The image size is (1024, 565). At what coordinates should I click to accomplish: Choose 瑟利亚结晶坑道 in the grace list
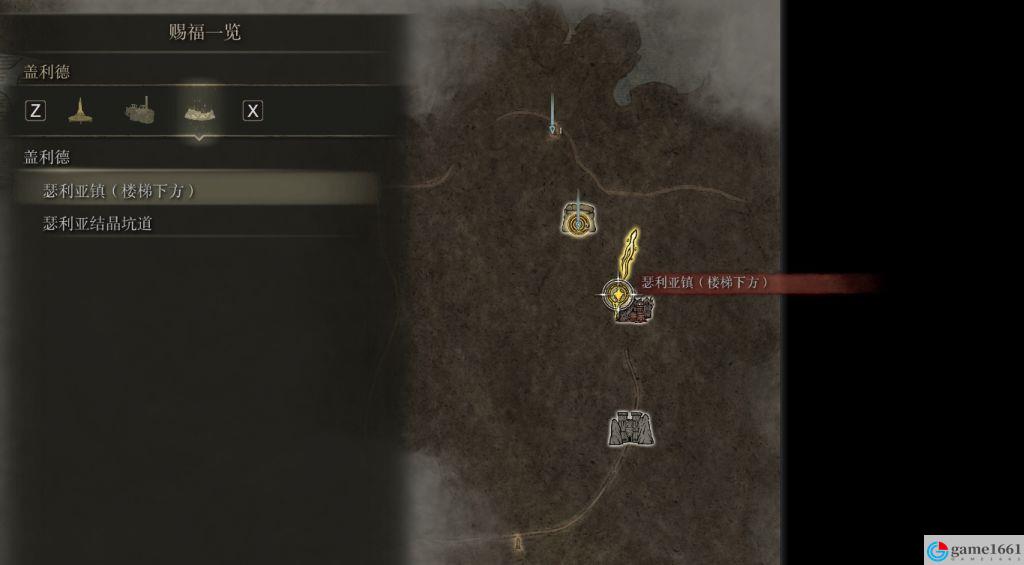point(98,224)
